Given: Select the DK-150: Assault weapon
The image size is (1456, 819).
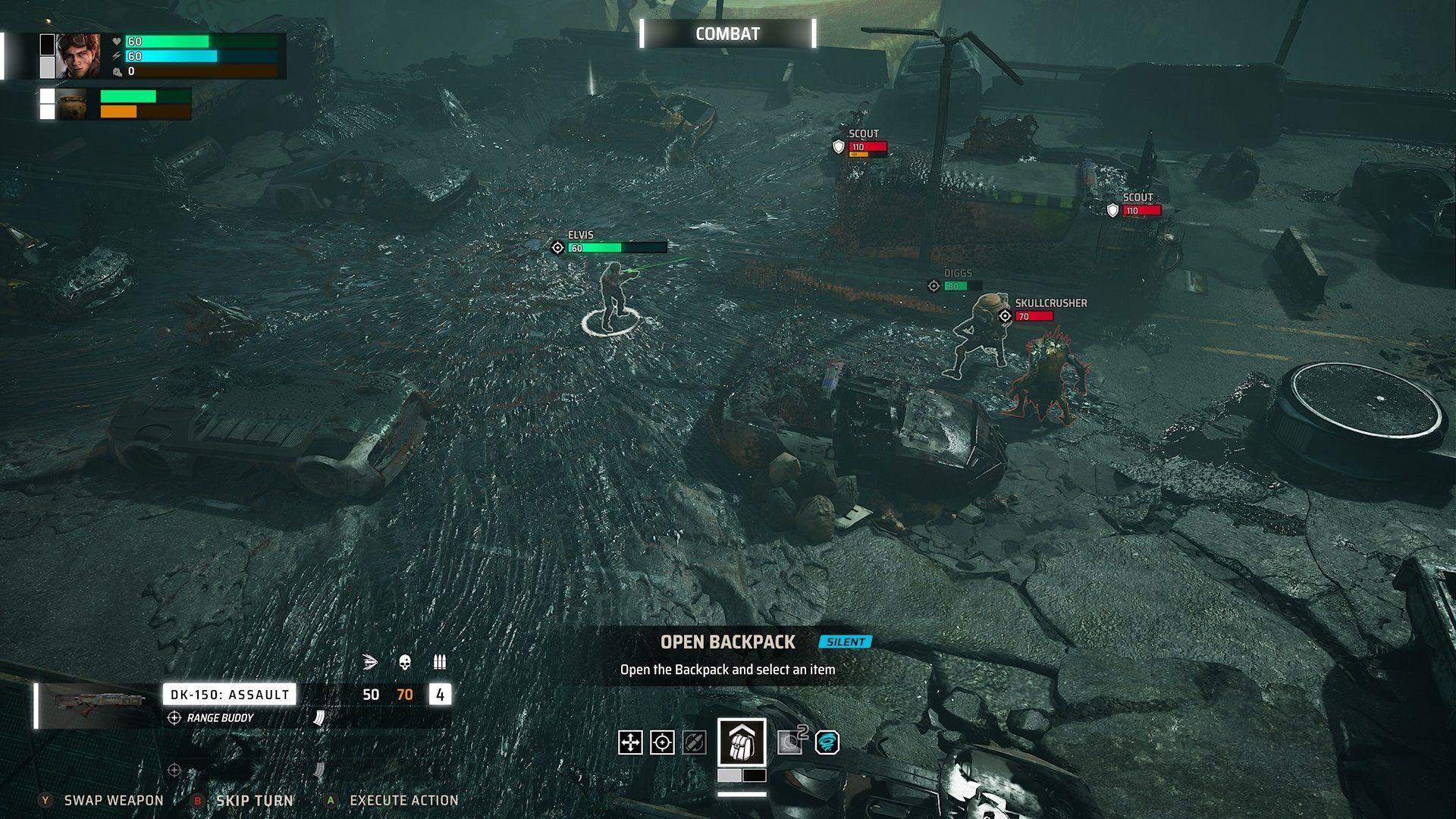Looking at the screenshot, I should pyautogui.click(x=229, y=695).
